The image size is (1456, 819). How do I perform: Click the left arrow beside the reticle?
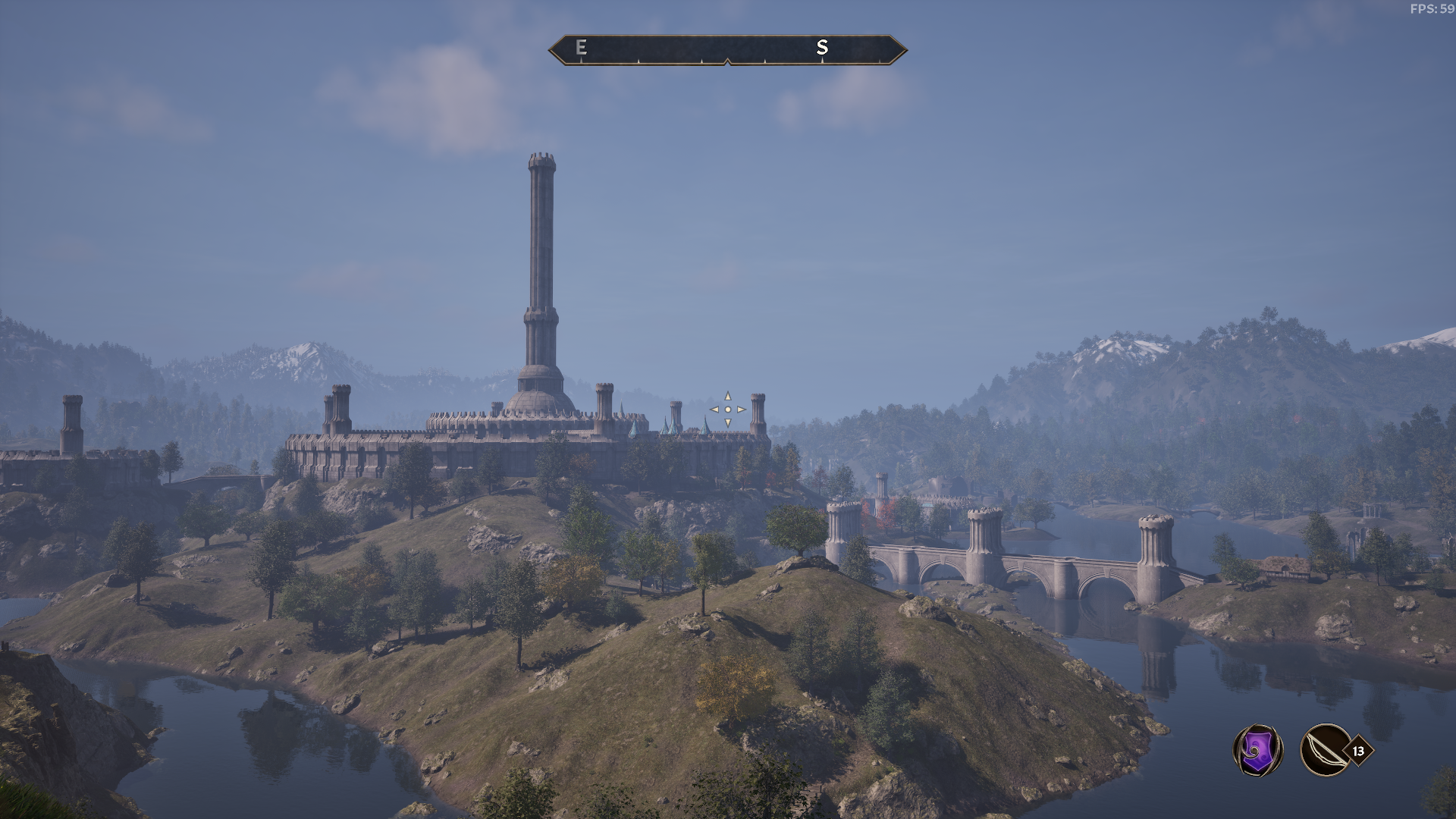[x=714, y=409]
